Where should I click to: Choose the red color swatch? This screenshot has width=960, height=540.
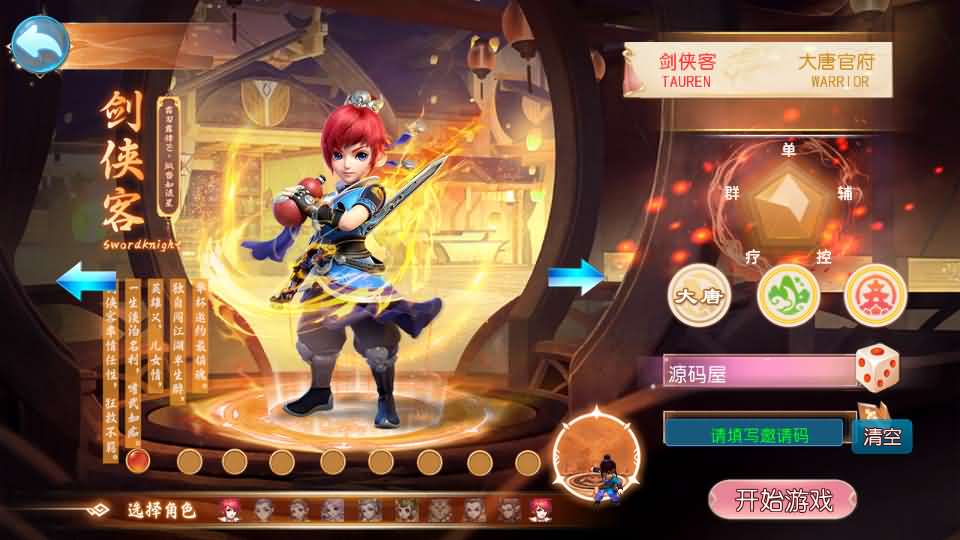pyautogui.click(x=139, y=461)
